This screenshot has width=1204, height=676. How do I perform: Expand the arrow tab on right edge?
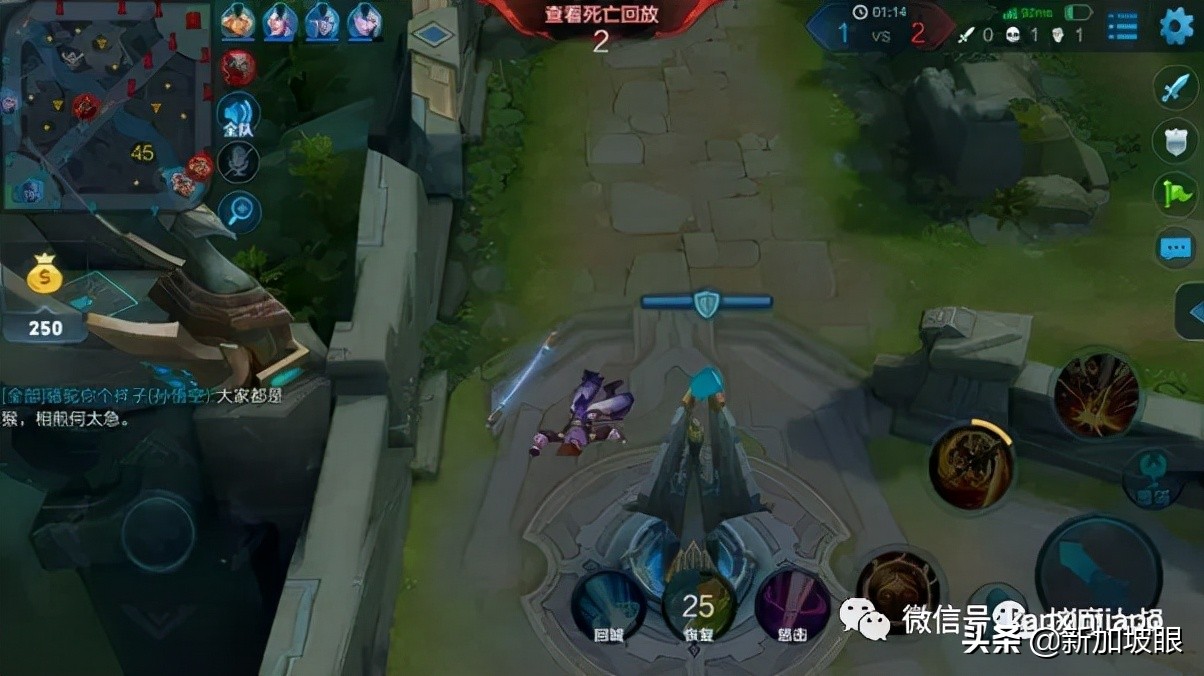(x=1192, y=313)
